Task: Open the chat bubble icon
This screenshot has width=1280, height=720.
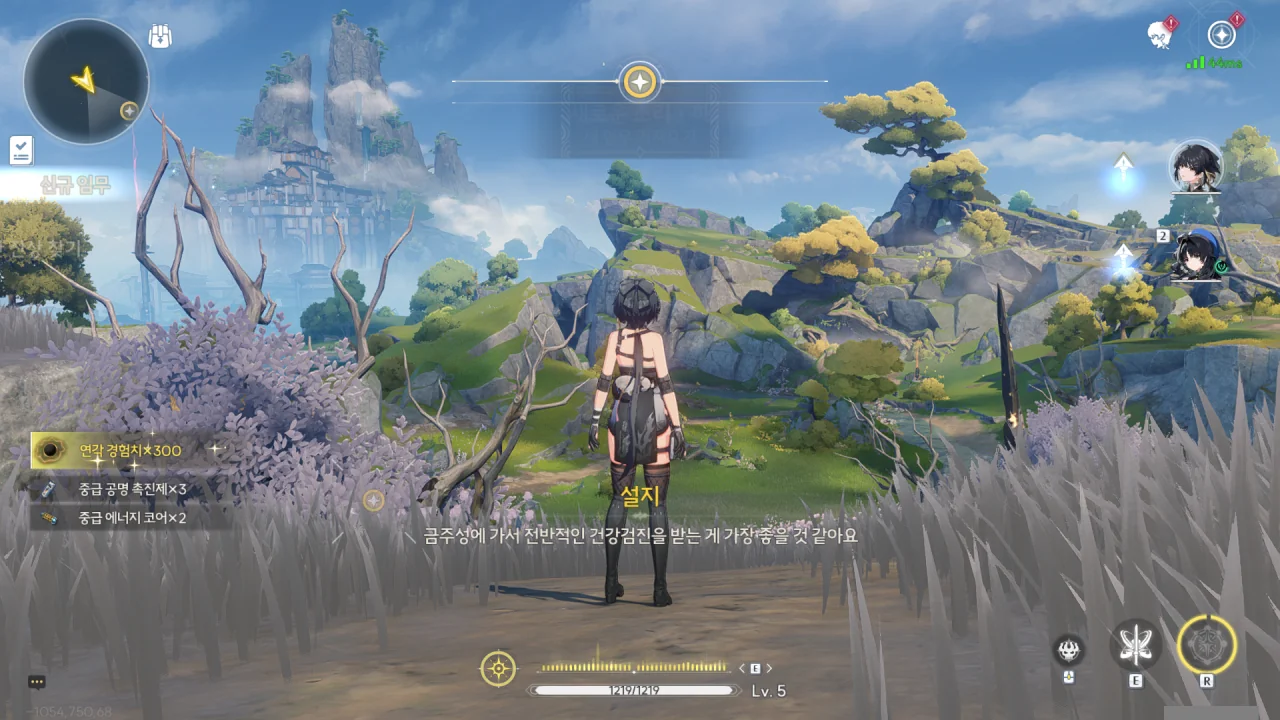Action: 37,682
